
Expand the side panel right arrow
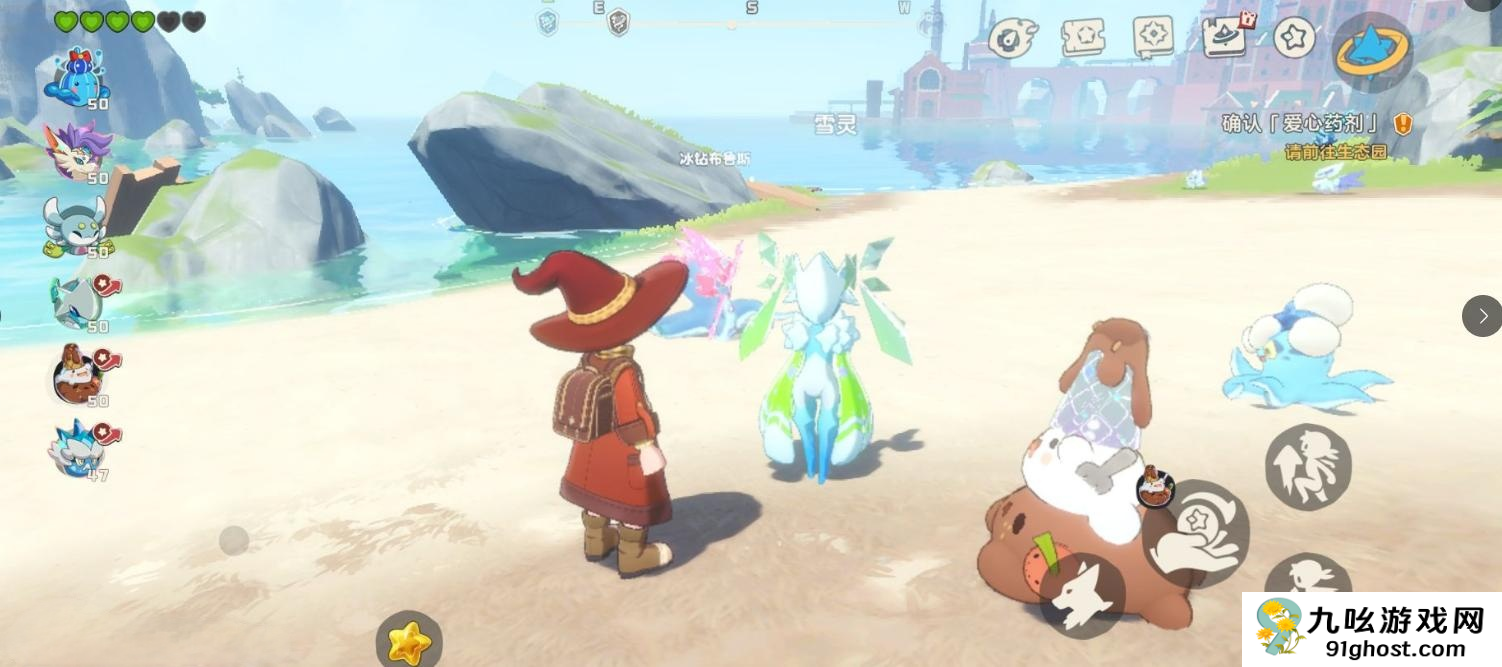tap(1481, 316)
